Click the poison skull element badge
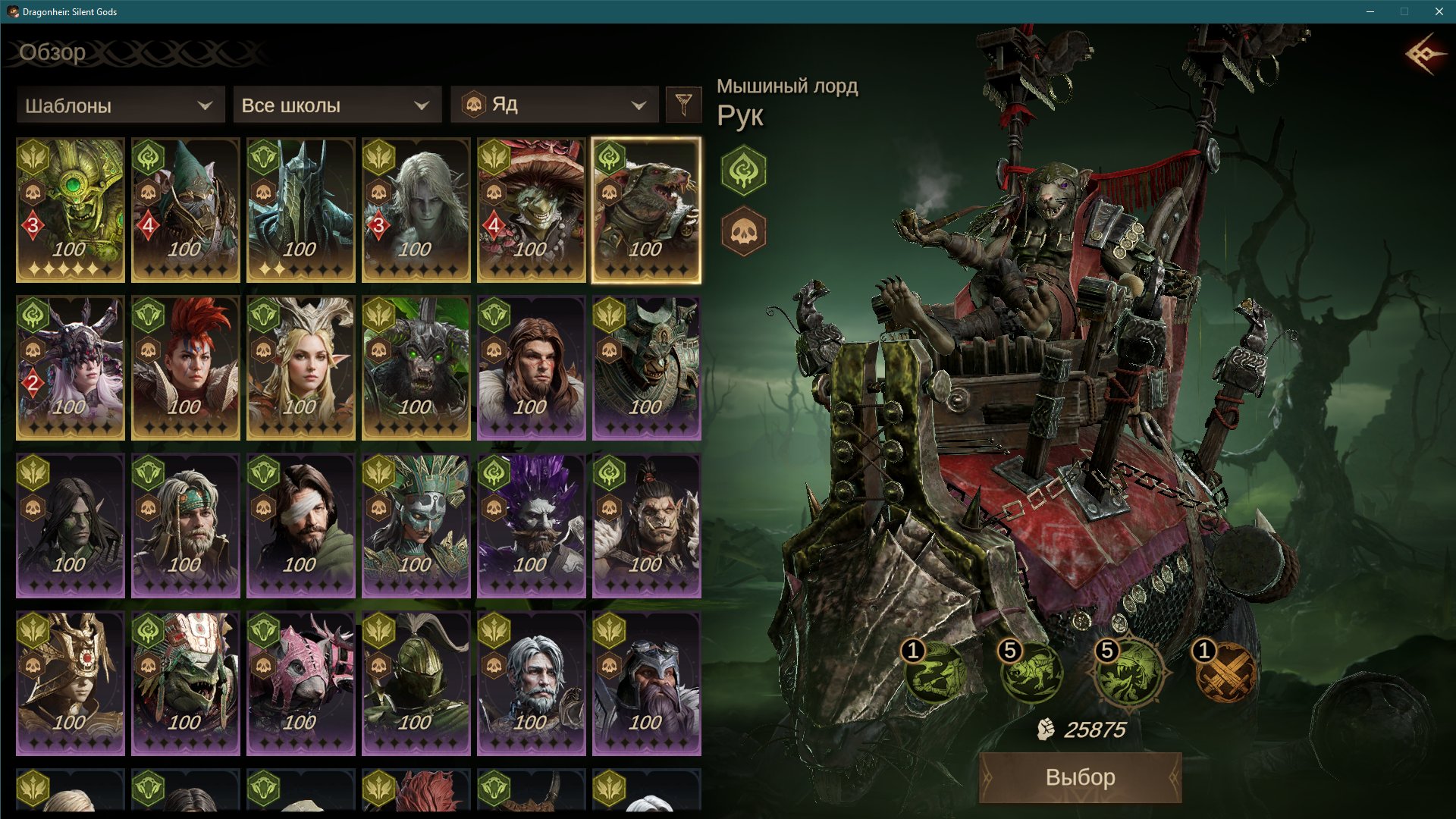This screenshot has height=819, width=1456. tap(743, 231)
